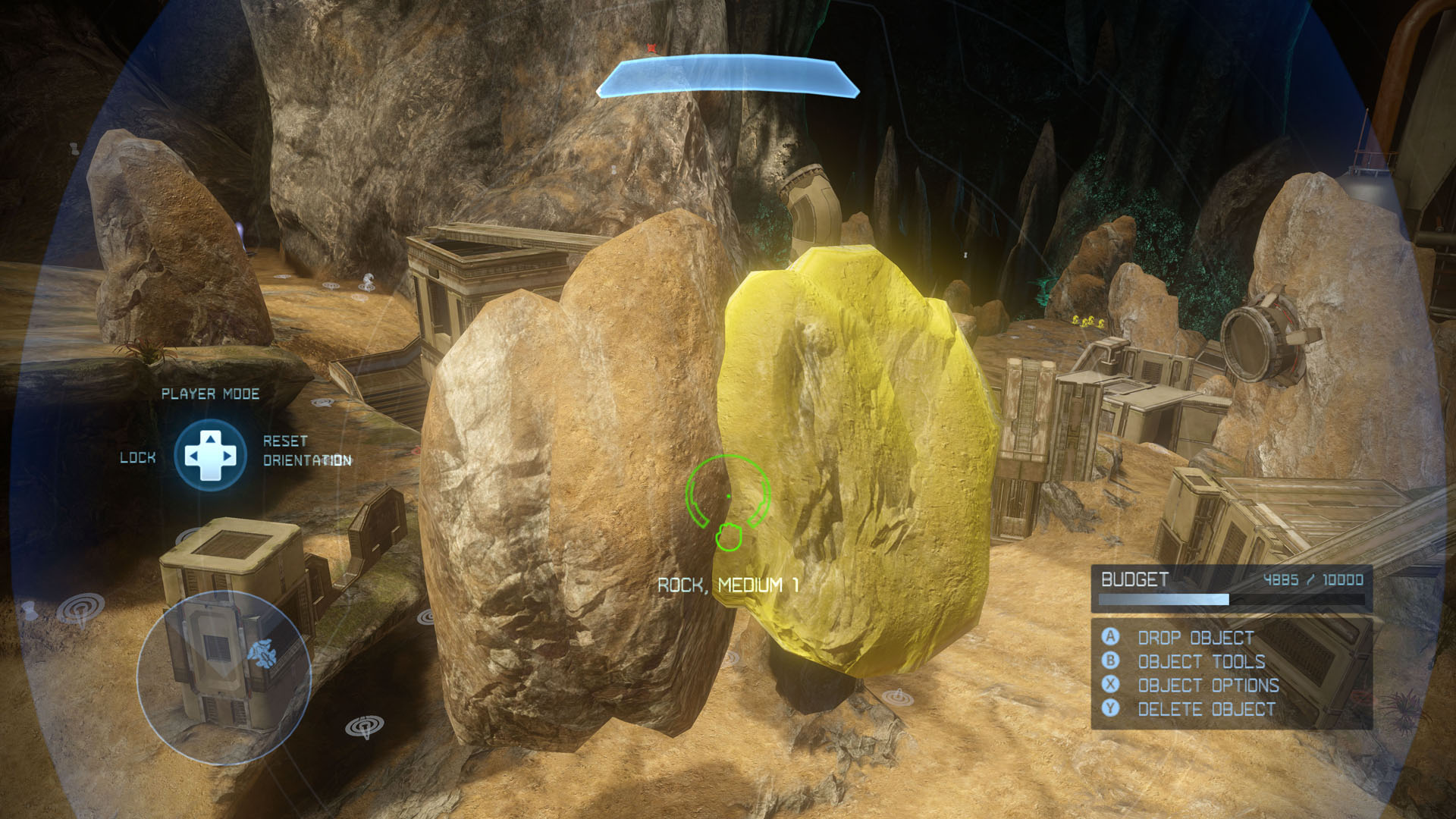Screen dimensions: 1456x819
Task: Activate the Lock option
Action: 137,457
